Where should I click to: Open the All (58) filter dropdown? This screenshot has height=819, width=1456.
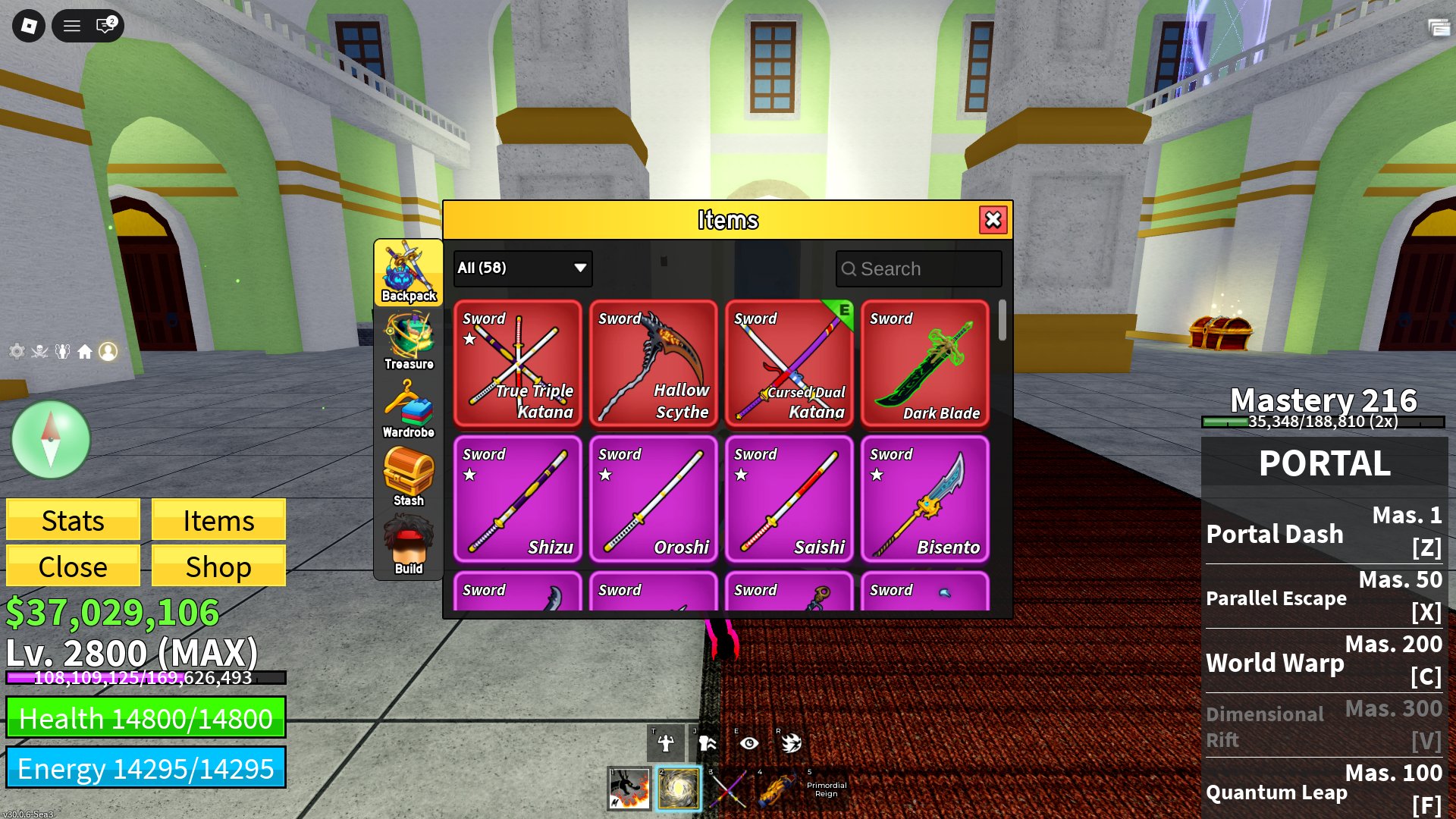521,268
